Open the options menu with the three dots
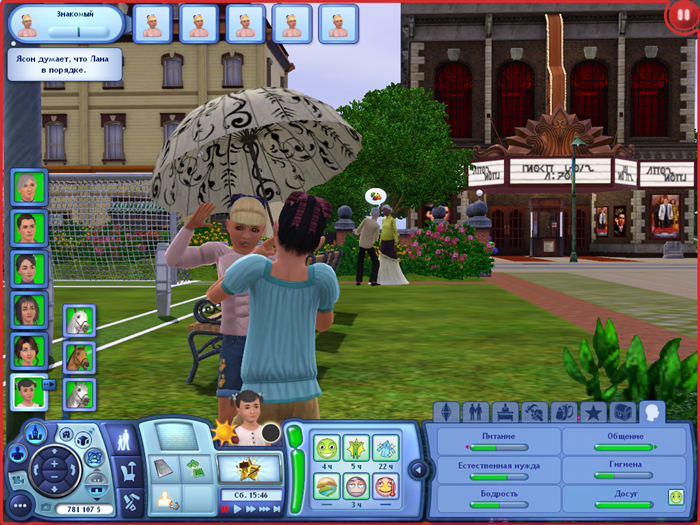 (21, 505)
